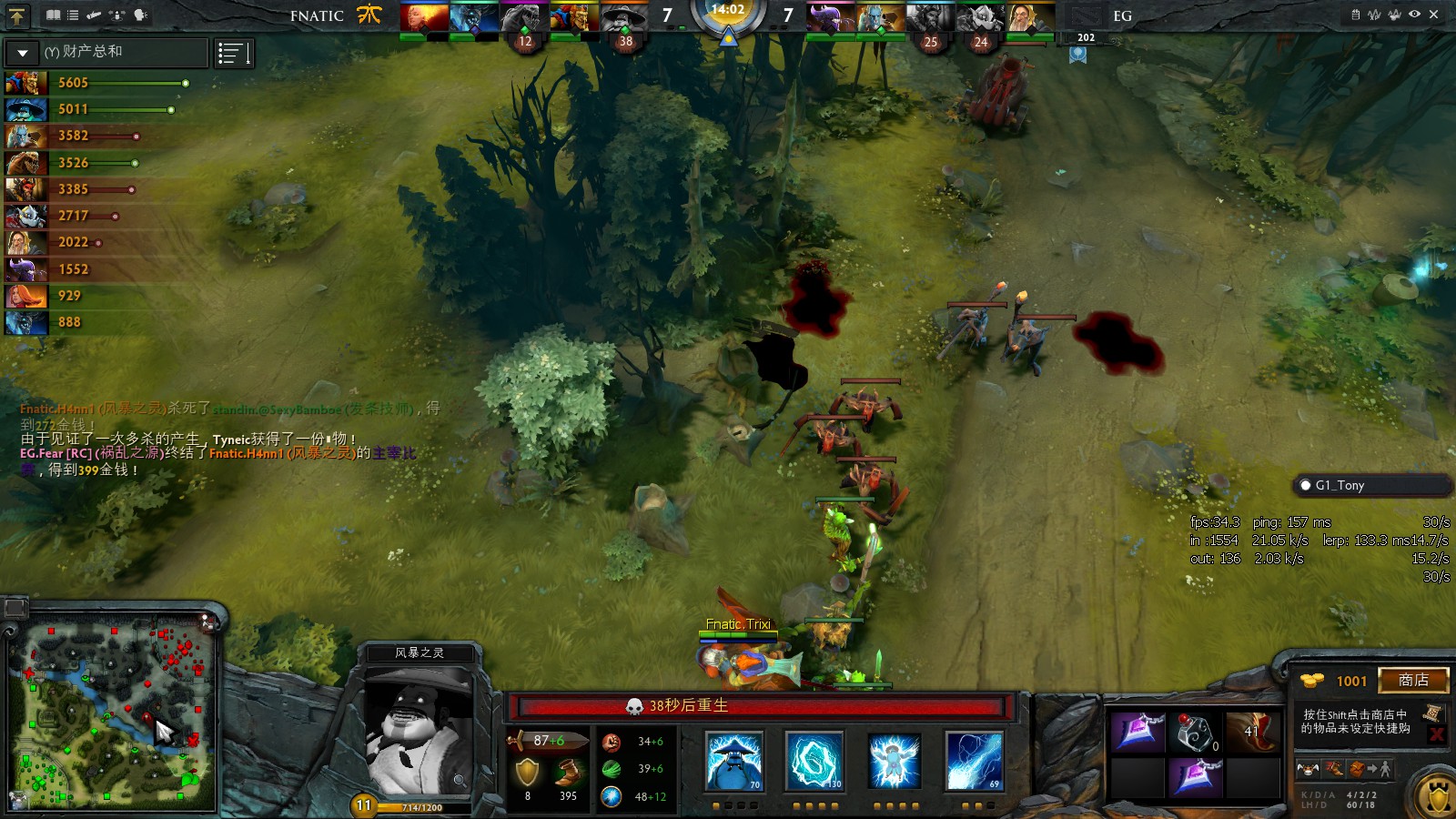Select the Ball Lightning ultimate icon

tap(975, 761)
